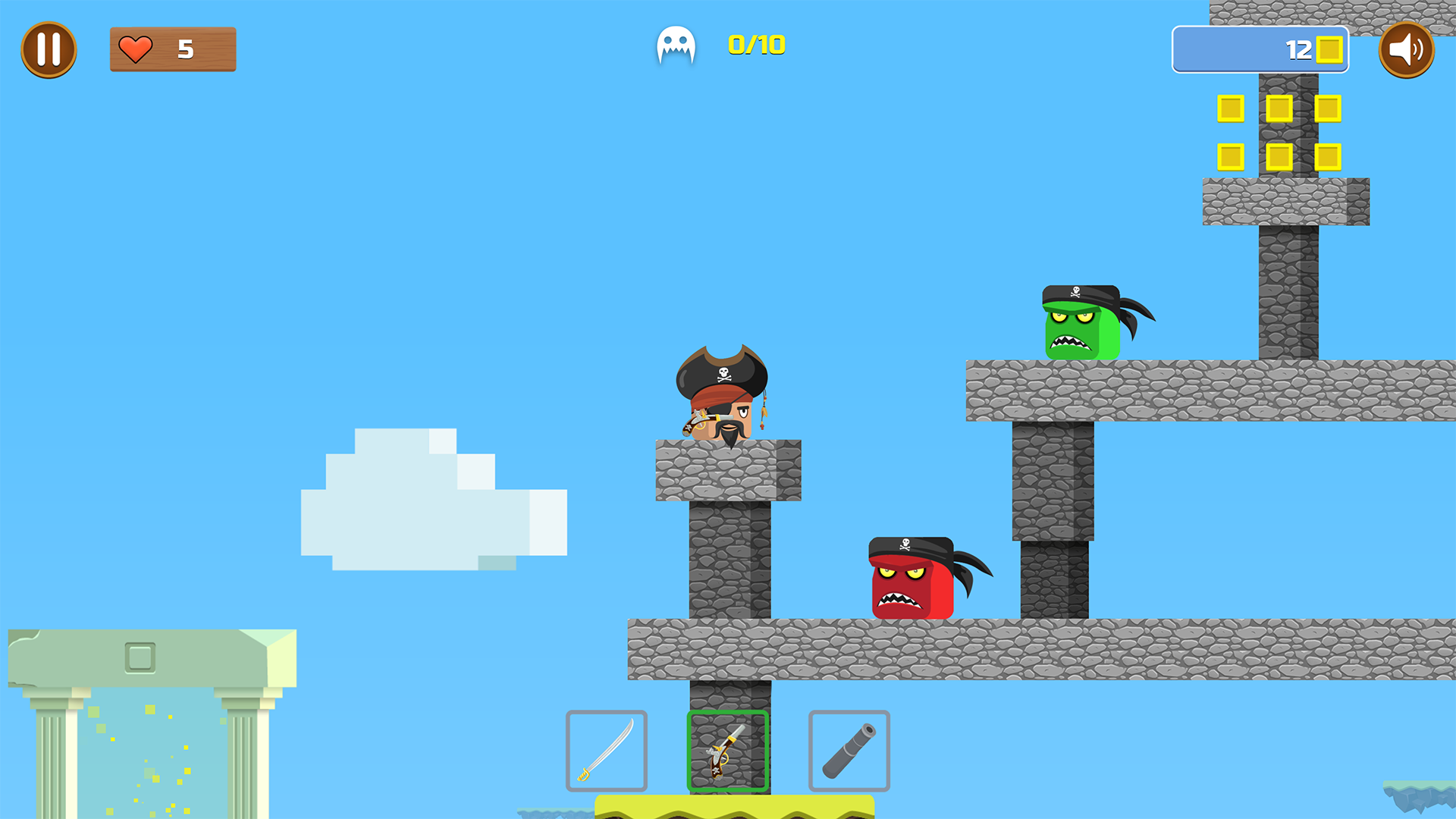Click the wooden lives panel showing 5
The width and height of the screenshot is (1456, 819).
pos(173,49)
